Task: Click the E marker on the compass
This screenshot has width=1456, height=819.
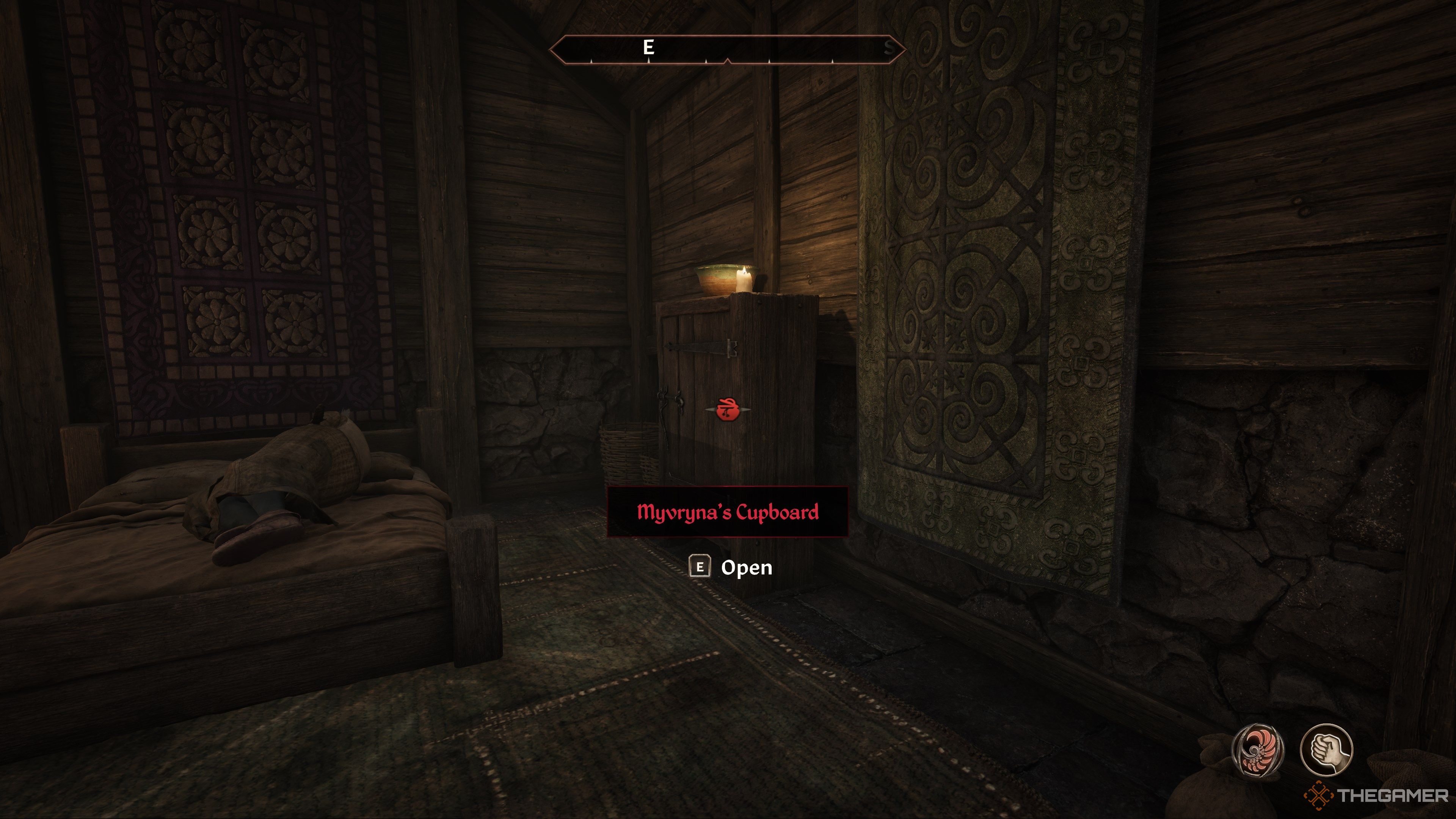Action: 649,47
